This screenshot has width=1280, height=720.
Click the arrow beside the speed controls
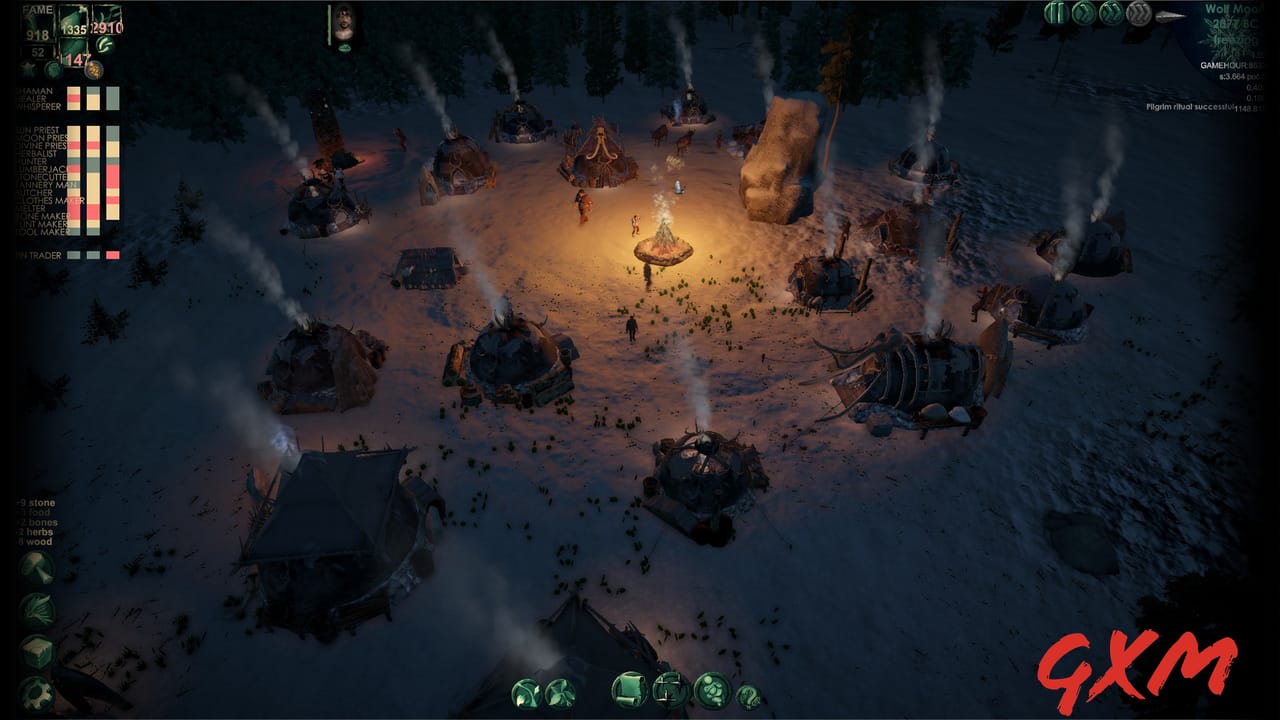coord(1168,14)
